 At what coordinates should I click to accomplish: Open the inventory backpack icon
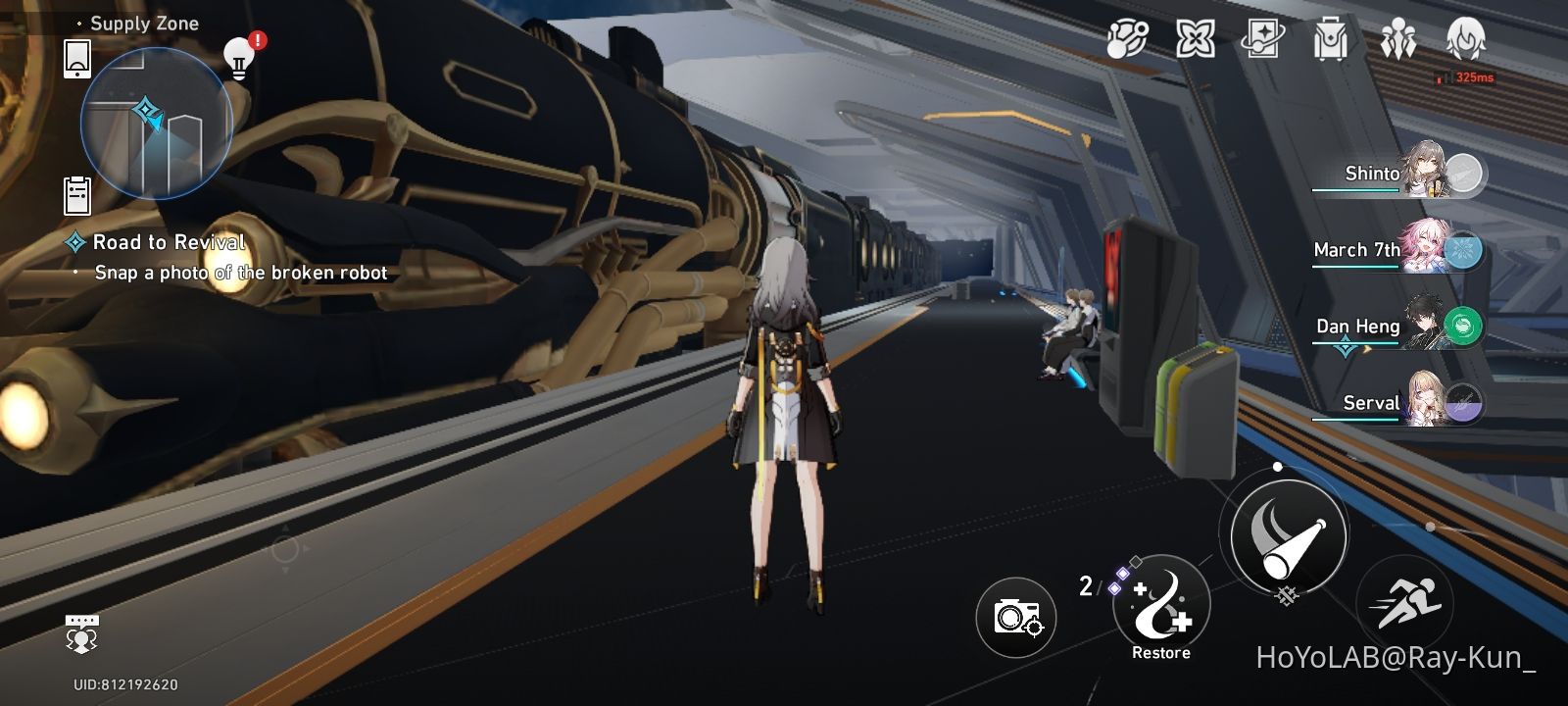[x=1331, y=41]
